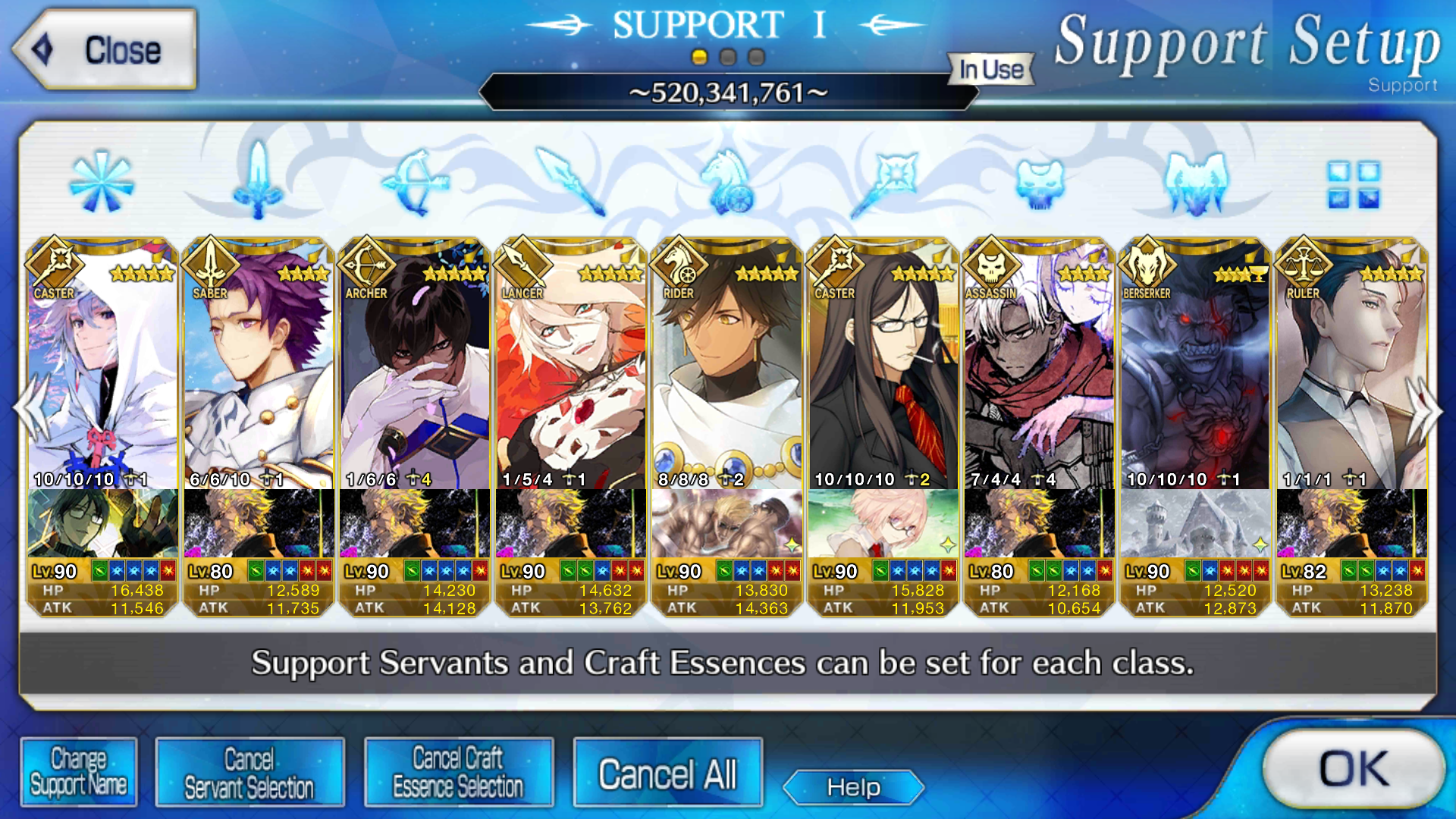The height and width of the screenshot is (819, 1456).
Task: Open the Help information
Action: pyautogui.click(x=853, y=787)
